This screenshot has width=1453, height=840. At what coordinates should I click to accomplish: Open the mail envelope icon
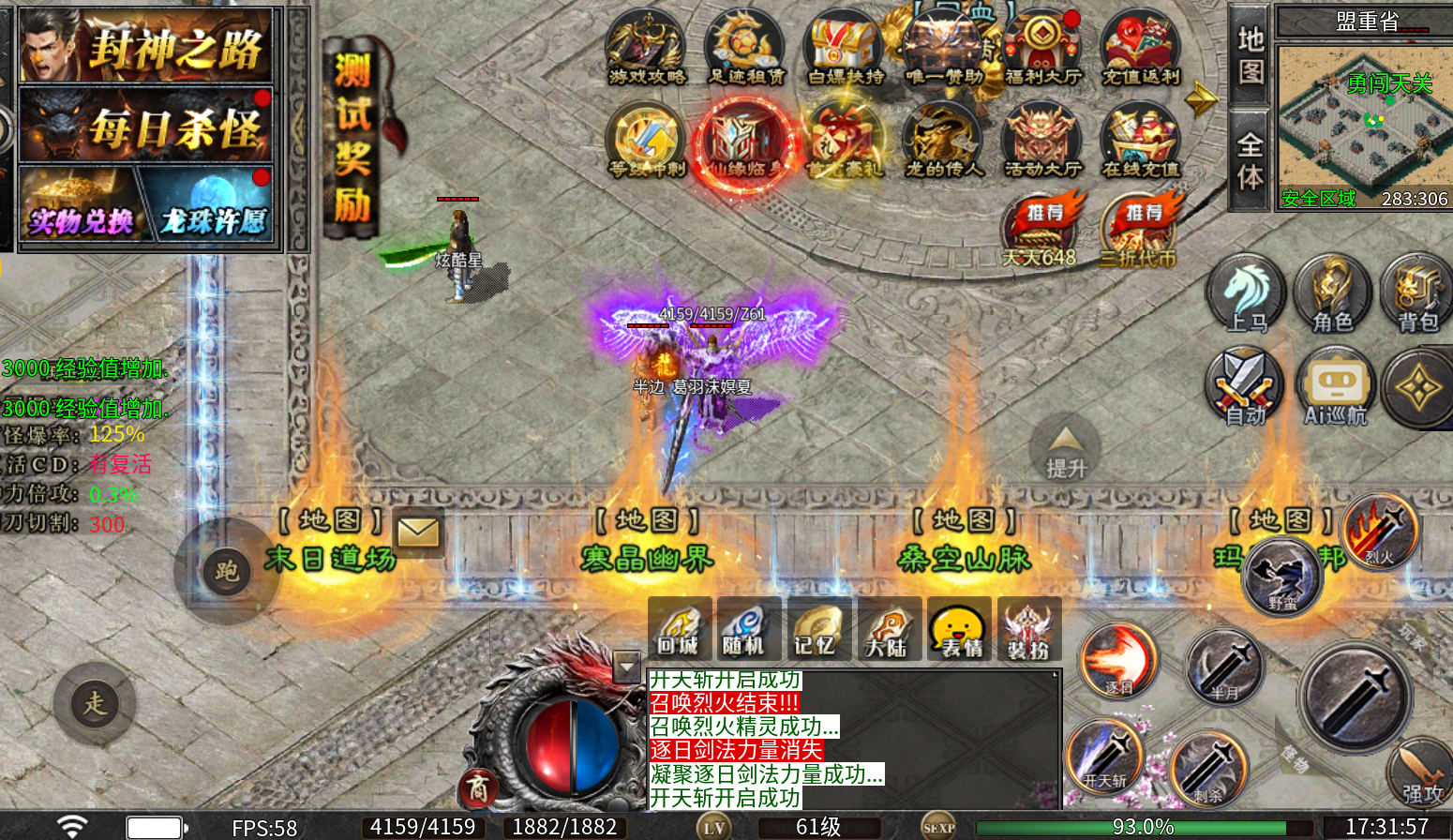(x=418, y=532)
